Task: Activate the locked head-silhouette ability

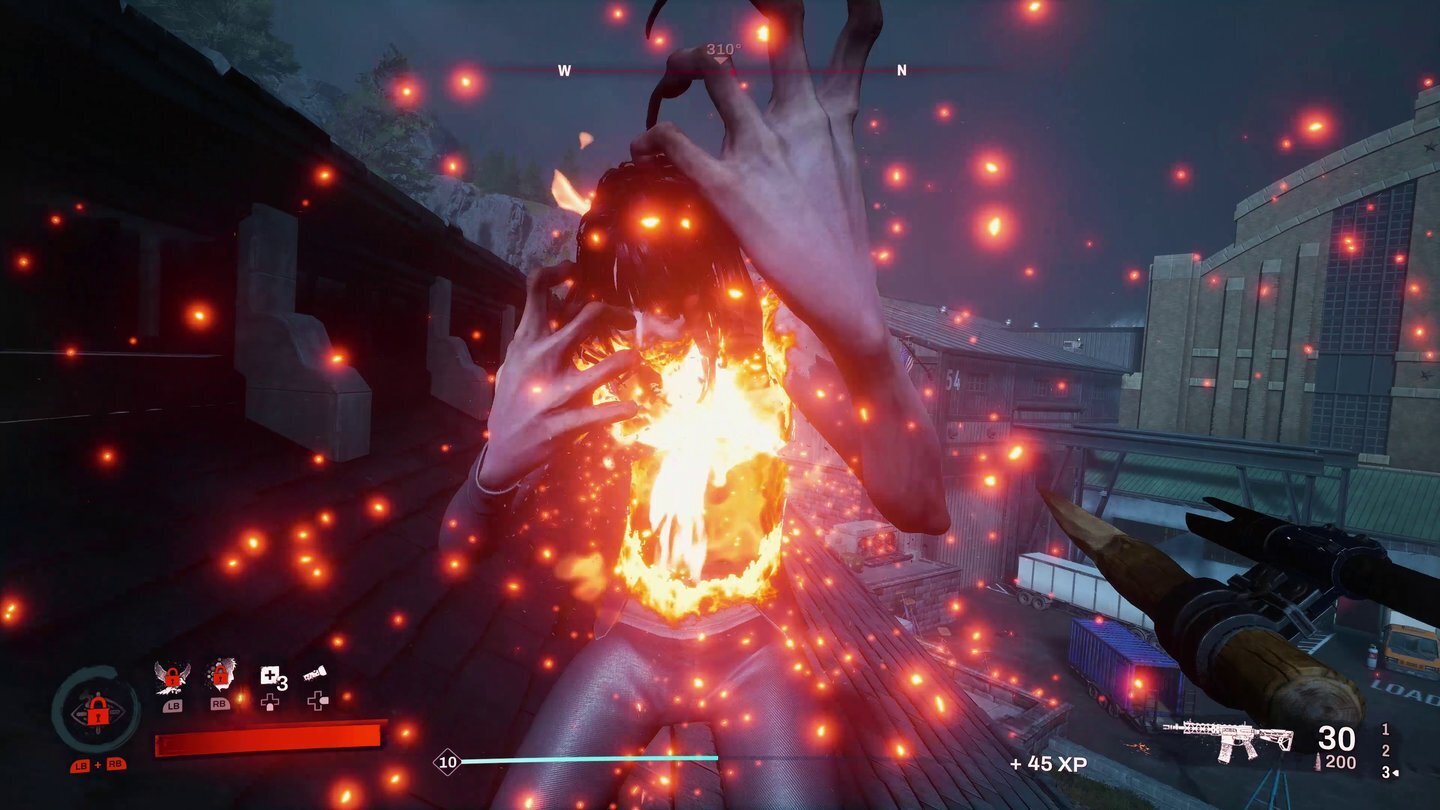Action: click(219, 677)
